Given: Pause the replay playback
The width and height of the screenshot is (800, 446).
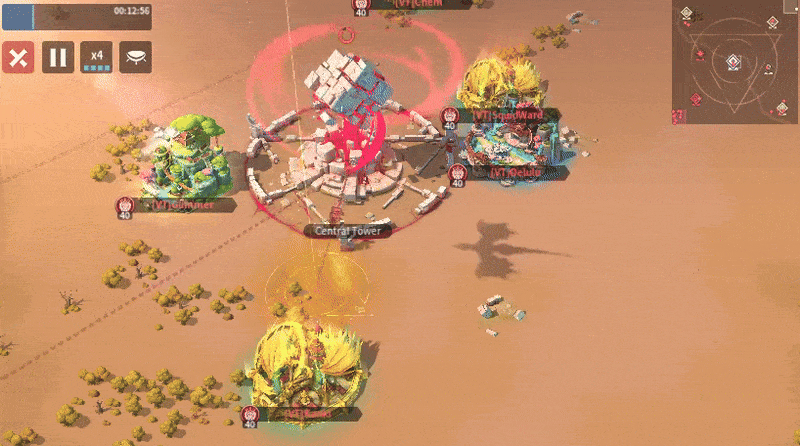Looking at the screenshot, I should point(57,57).
